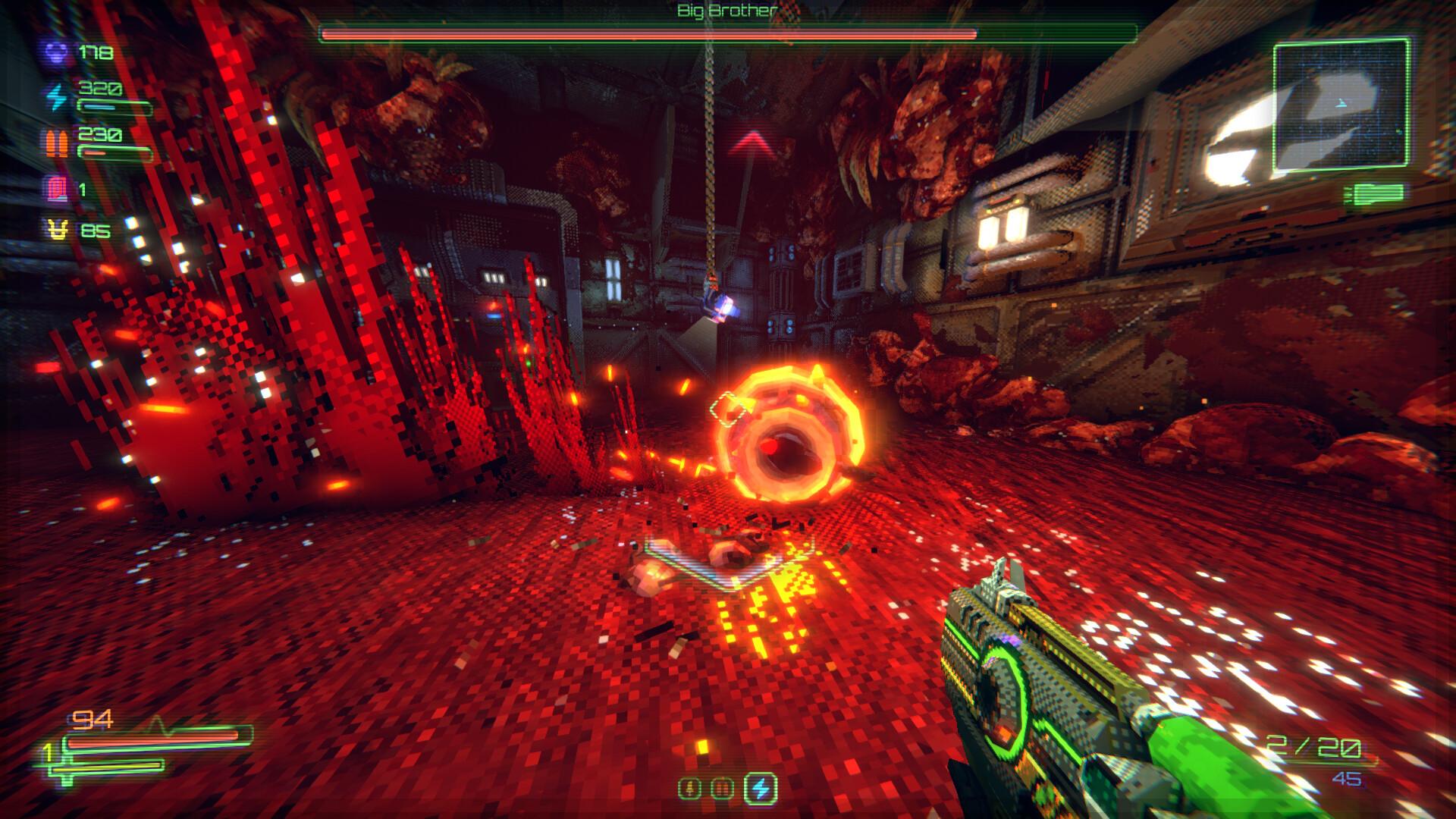This screenshot has height=819, width=1456.
Task: Click the orange bullets counter icon showing 230
Action: (x=55, y=143)
